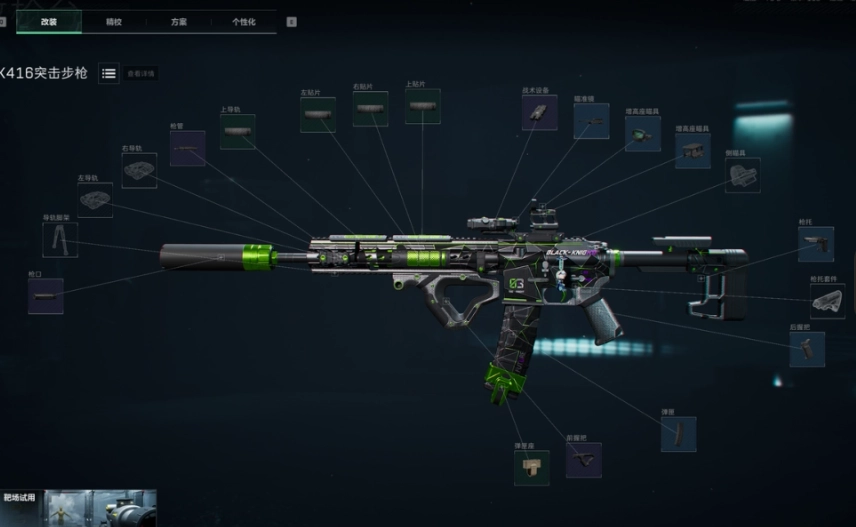Open 查看详情 weapon details
Viewport: 856px width, 527px height.
click(x=141, y=73)
